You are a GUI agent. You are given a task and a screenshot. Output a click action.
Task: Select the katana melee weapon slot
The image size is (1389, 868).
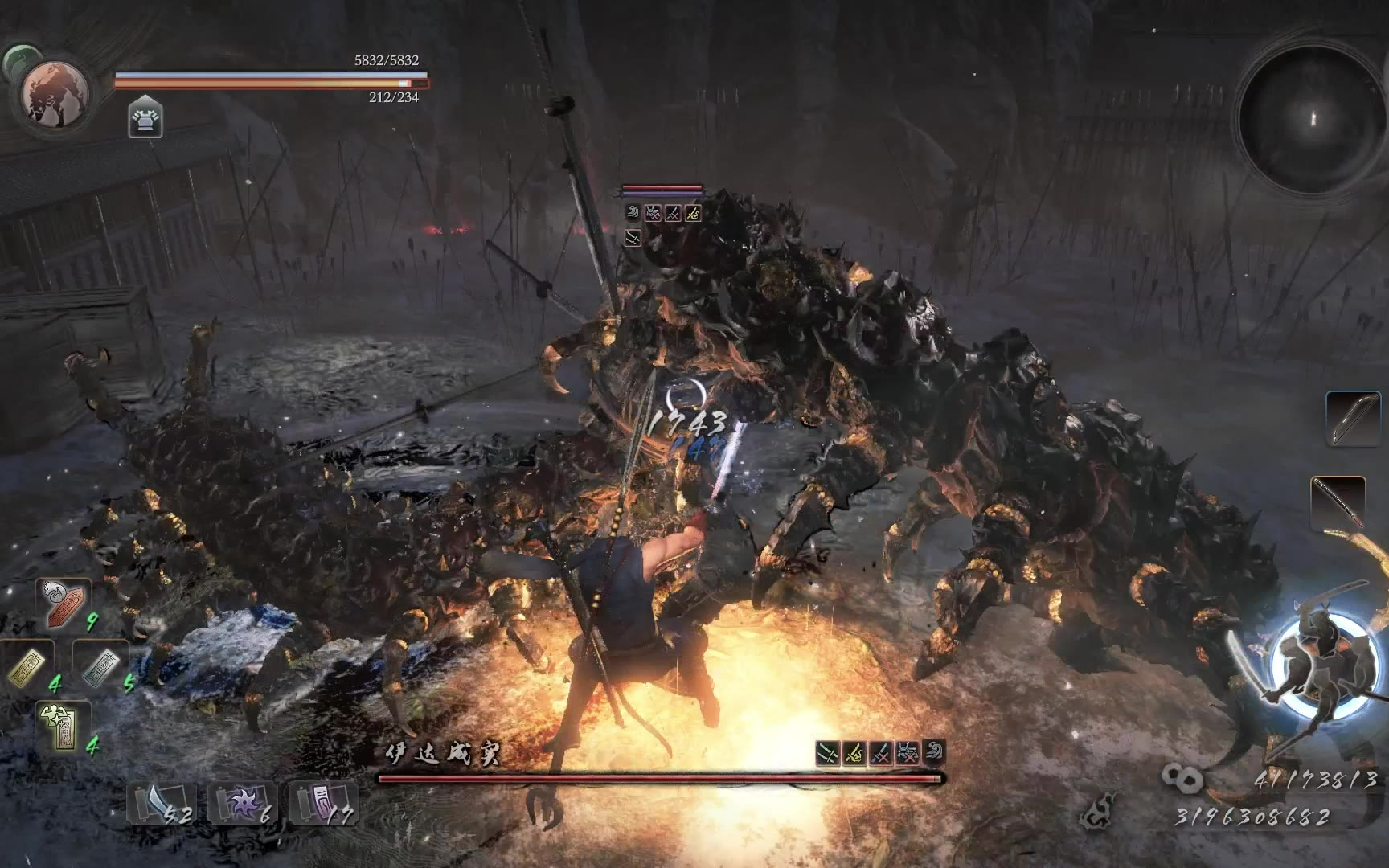point(1338,503)
